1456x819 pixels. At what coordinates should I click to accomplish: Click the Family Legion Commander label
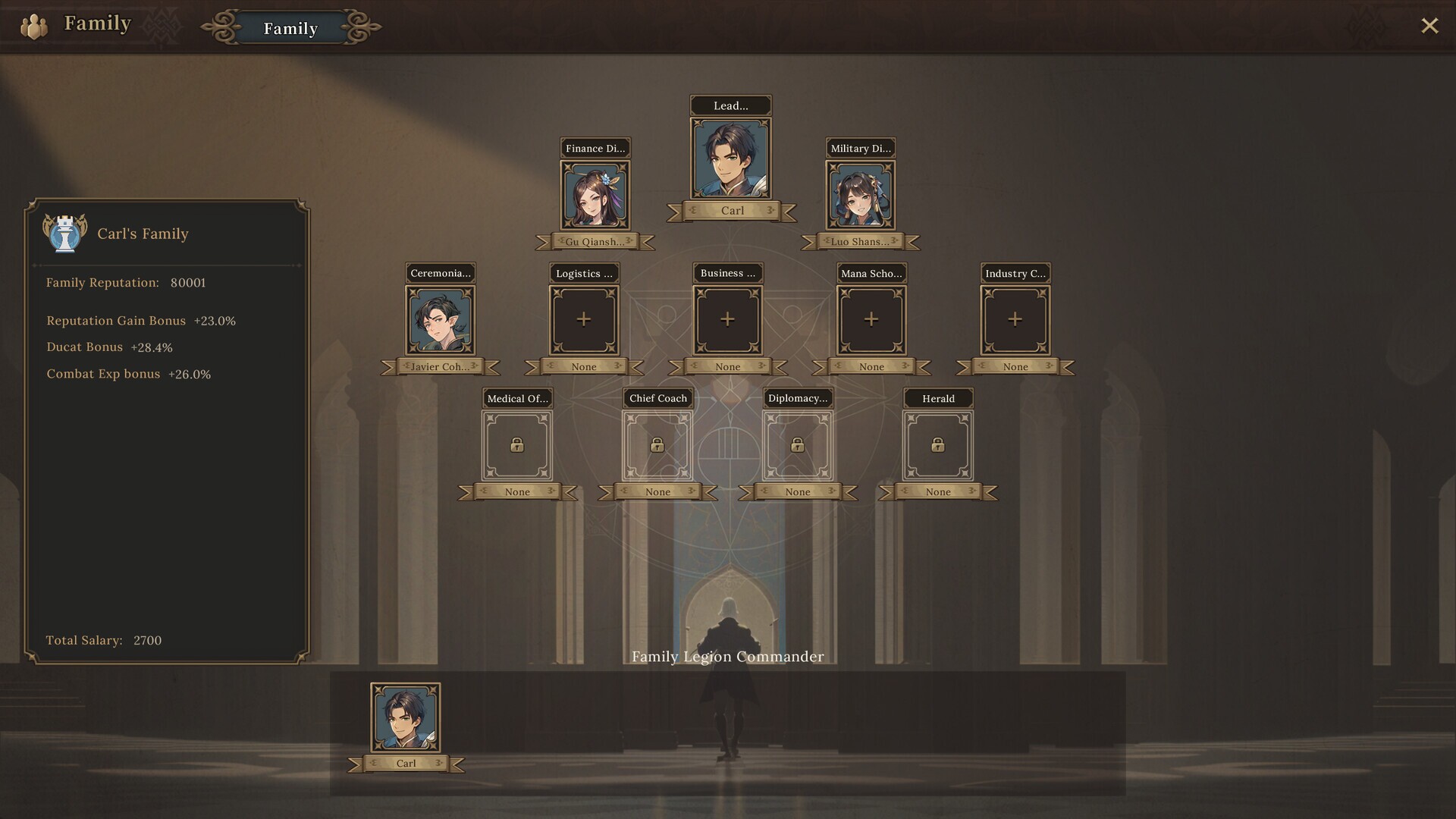tap(727, 657)
